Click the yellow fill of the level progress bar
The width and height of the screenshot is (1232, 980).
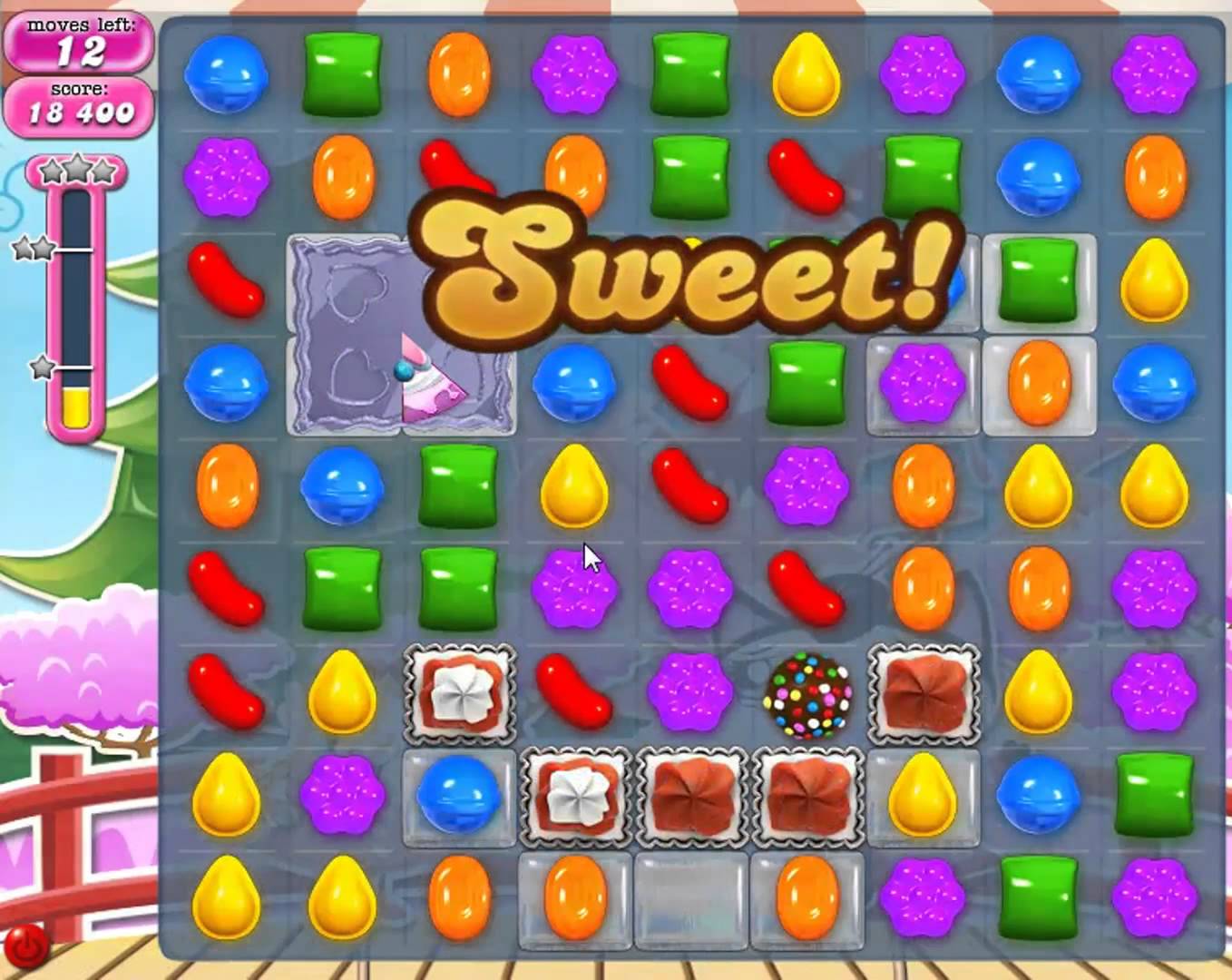click(x=77, y=404)
